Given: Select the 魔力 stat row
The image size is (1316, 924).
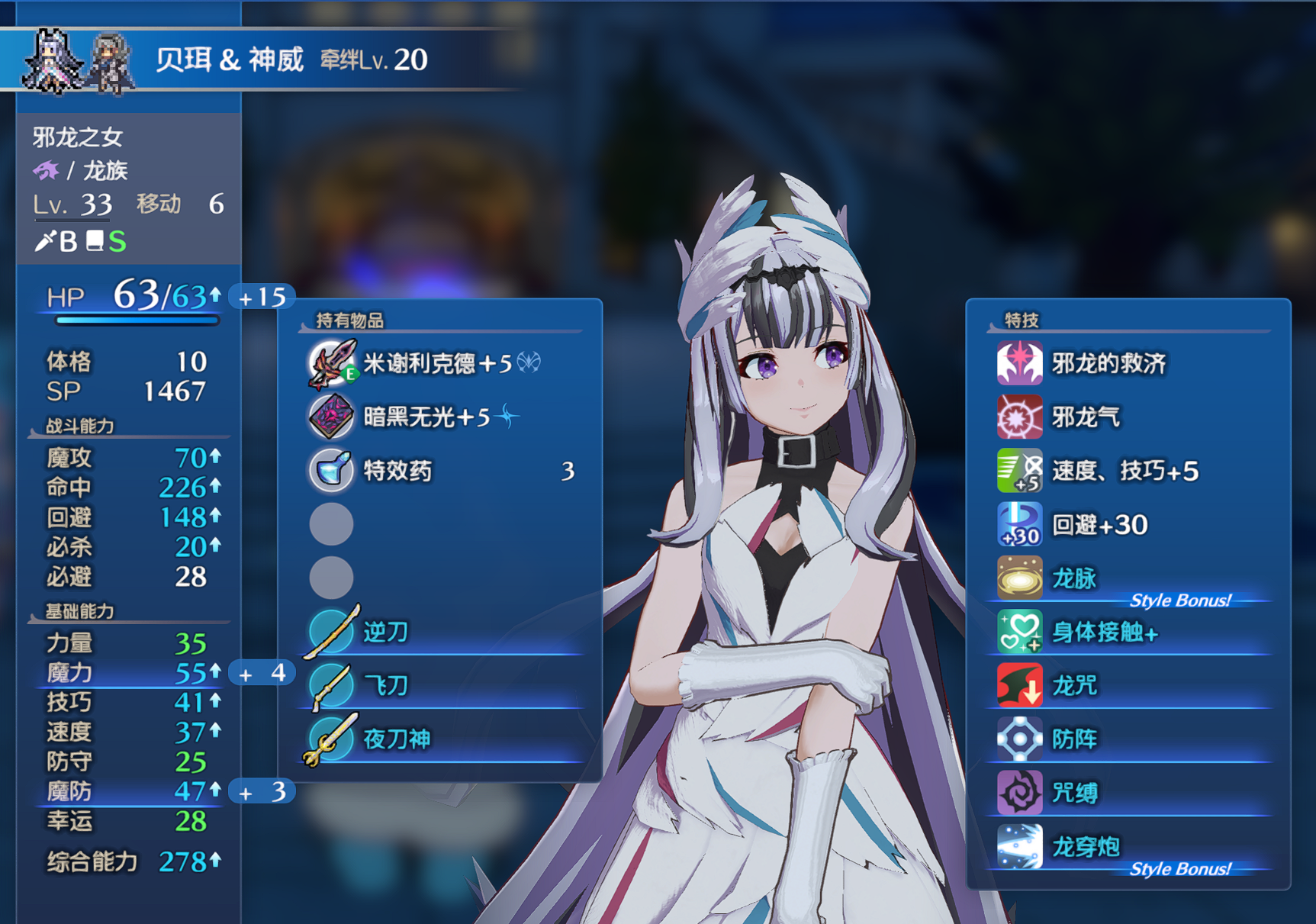Looking at the screenshot, I should 130,673.
